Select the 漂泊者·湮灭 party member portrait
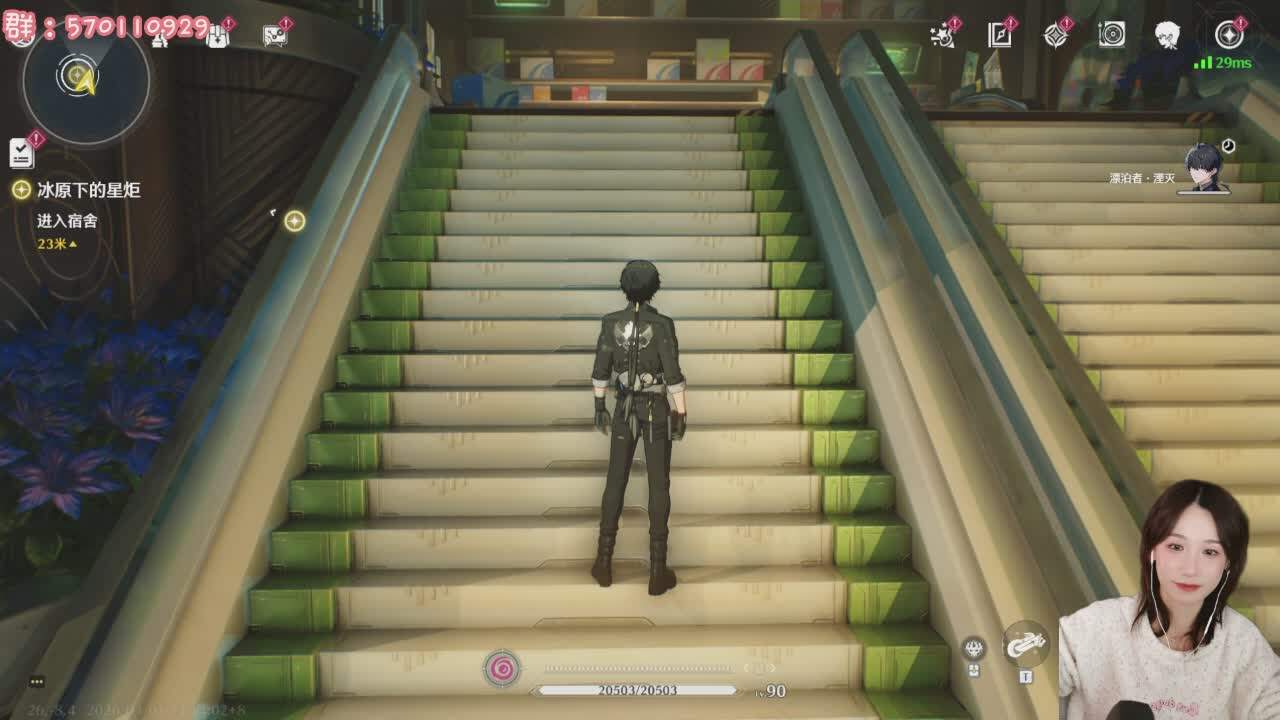The image size is (1280, 720). click(x=1205, y=167)
